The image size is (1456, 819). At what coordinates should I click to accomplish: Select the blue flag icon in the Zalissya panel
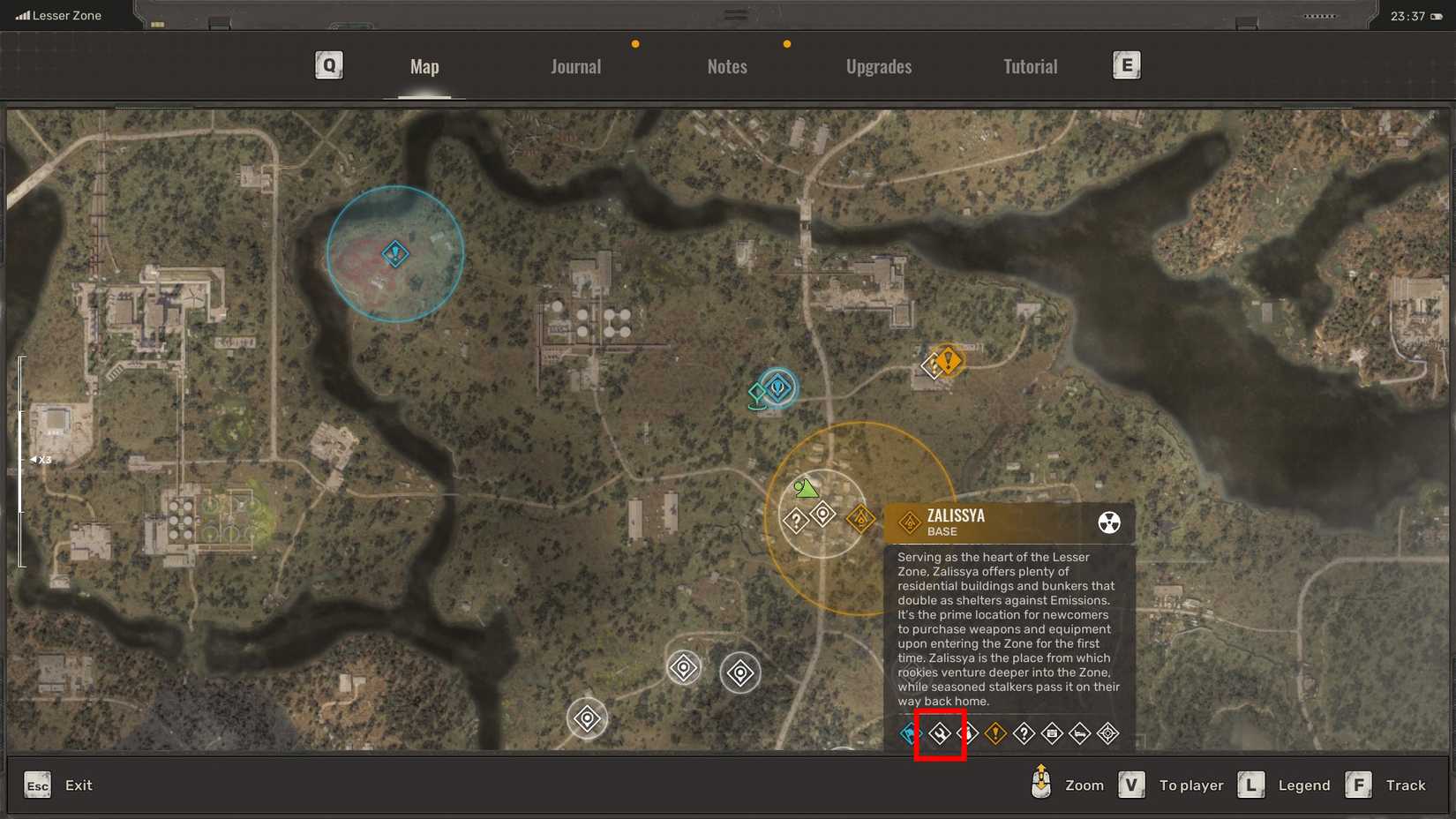coord(907,733)
